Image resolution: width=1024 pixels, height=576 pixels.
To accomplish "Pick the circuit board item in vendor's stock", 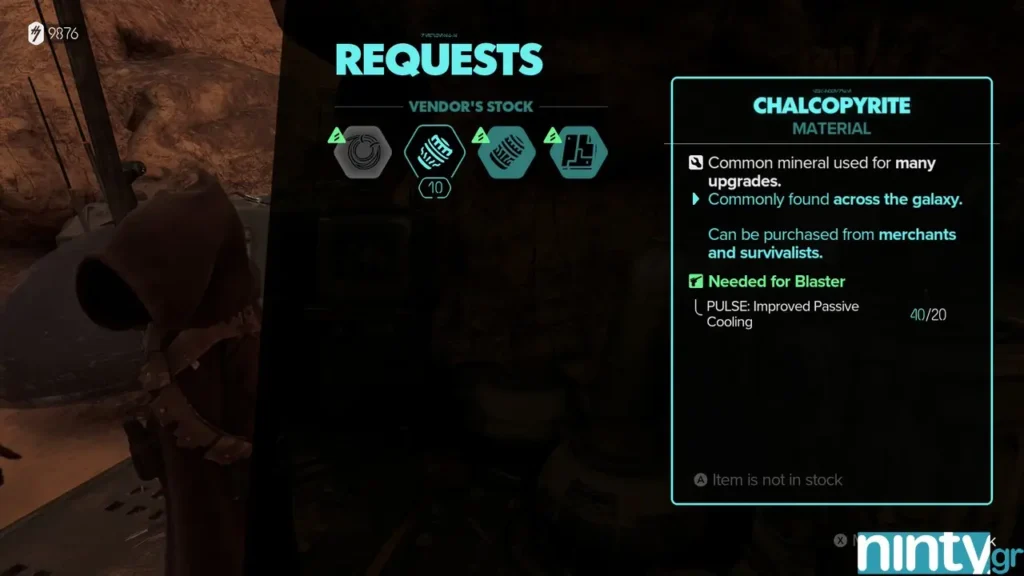I will click(580, 153).
